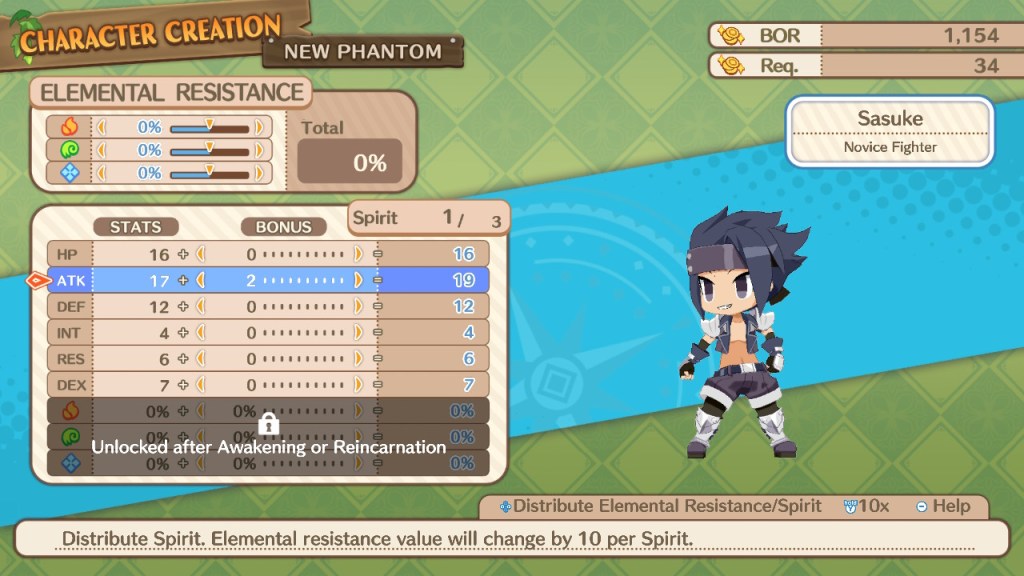Image resolution: width=1024 pixels, height=576 pixels.
Task: Decrease the ATK bonus with the left arrow
Action: (199, 280)
